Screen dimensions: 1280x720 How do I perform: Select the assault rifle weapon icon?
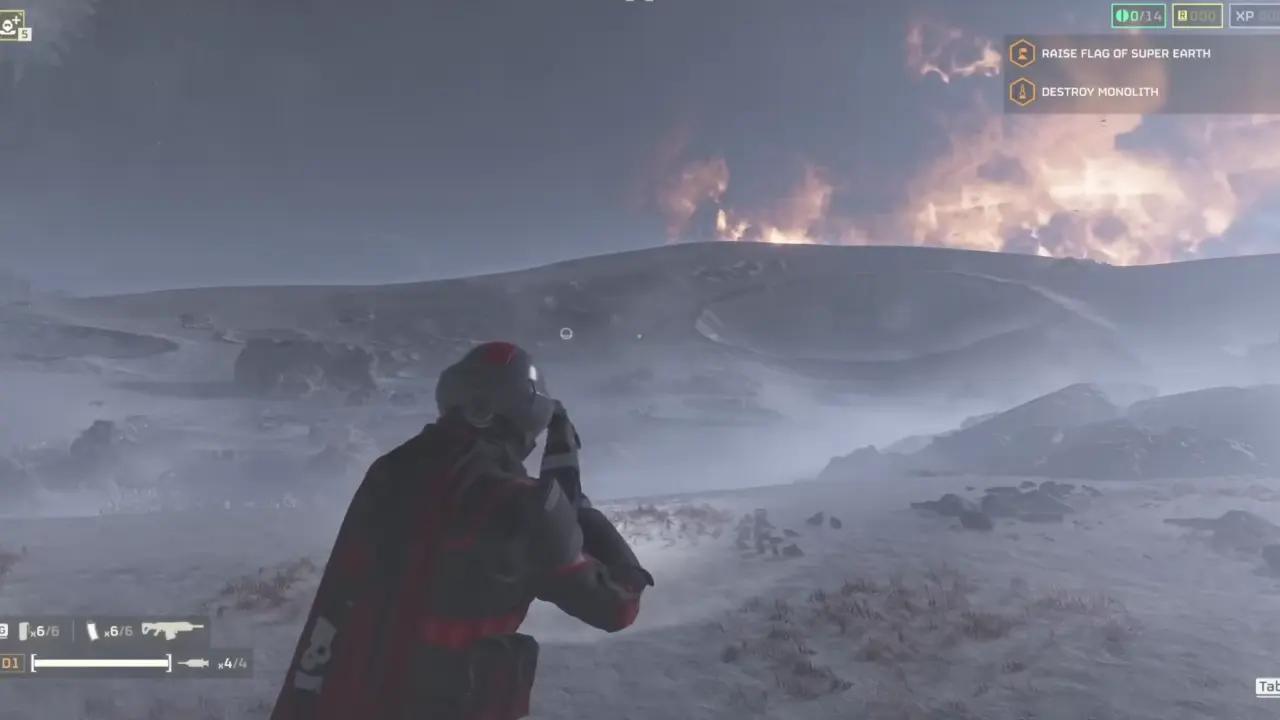pyautogui.click(x=172, y=630)
